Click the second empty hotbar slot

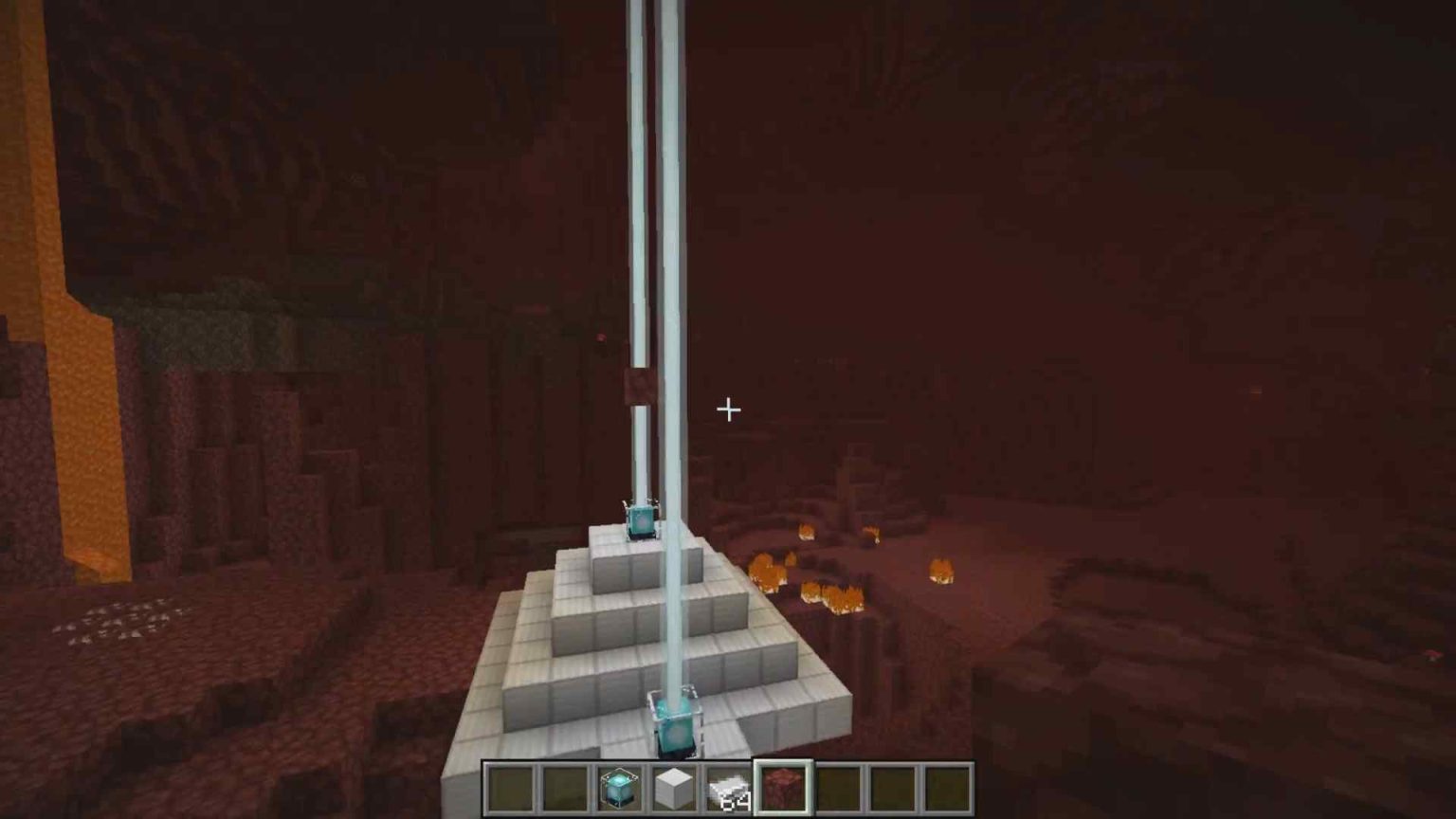click(564, 787)
